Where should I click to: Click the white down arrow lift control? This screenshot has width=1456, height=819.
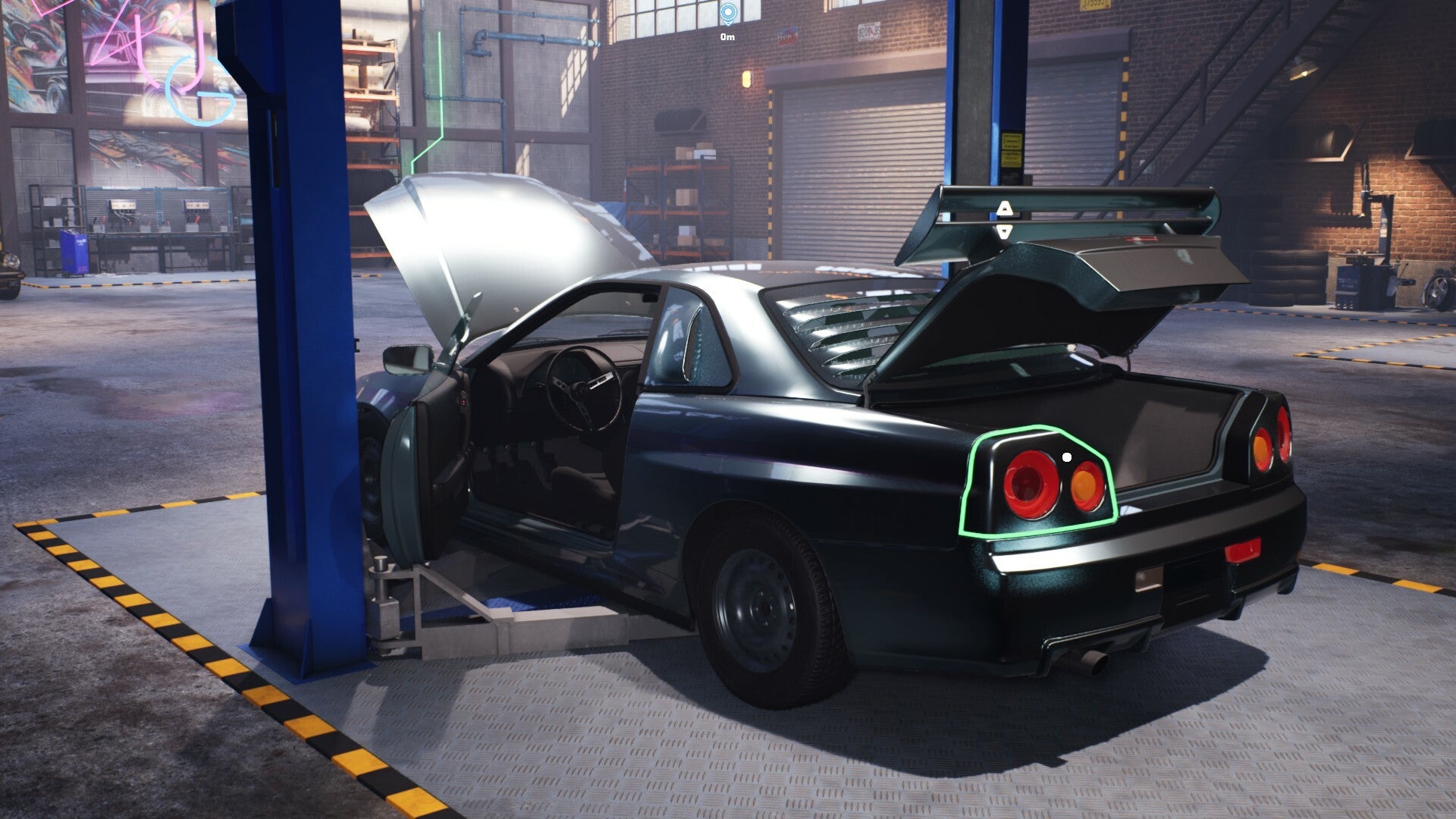[1004, 231]
